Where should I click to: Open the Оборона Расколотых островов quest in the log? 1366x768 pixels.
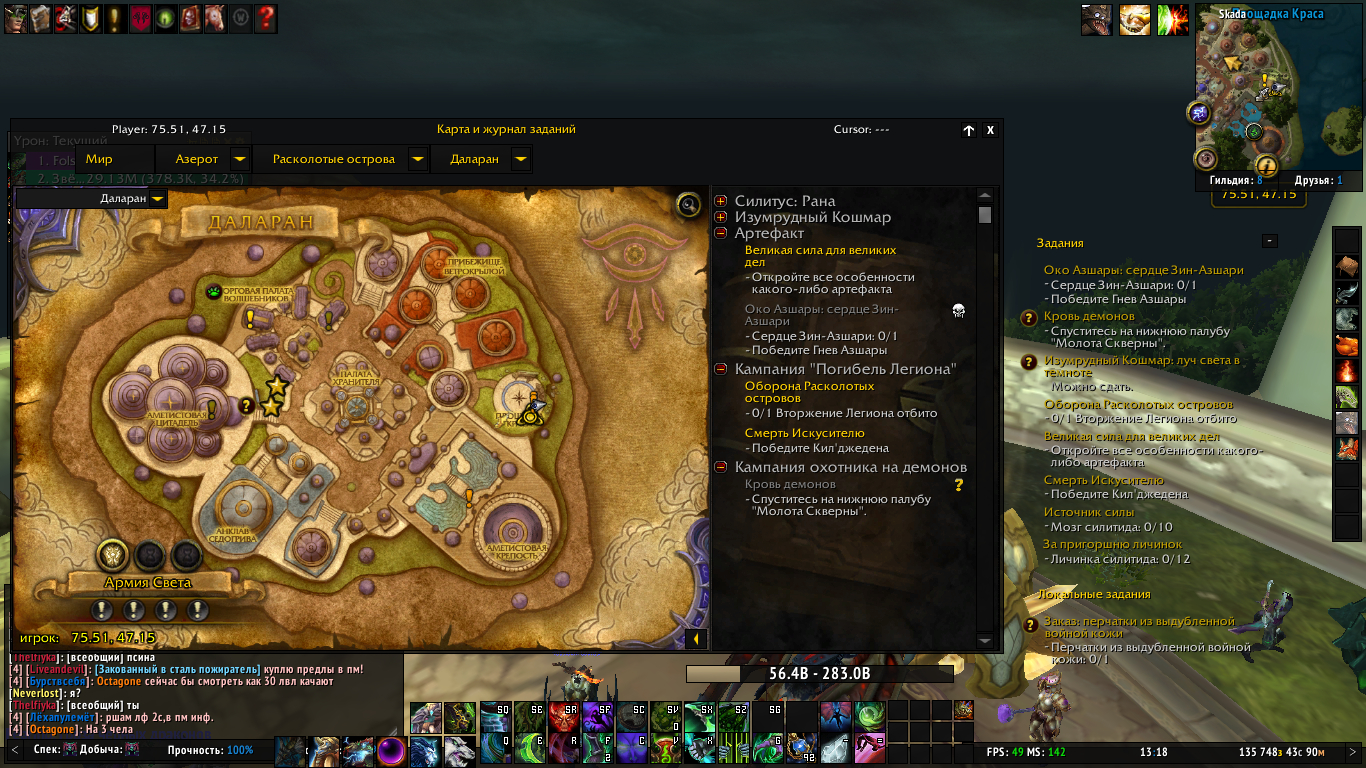pyautogui.click(x=809, y=392)
